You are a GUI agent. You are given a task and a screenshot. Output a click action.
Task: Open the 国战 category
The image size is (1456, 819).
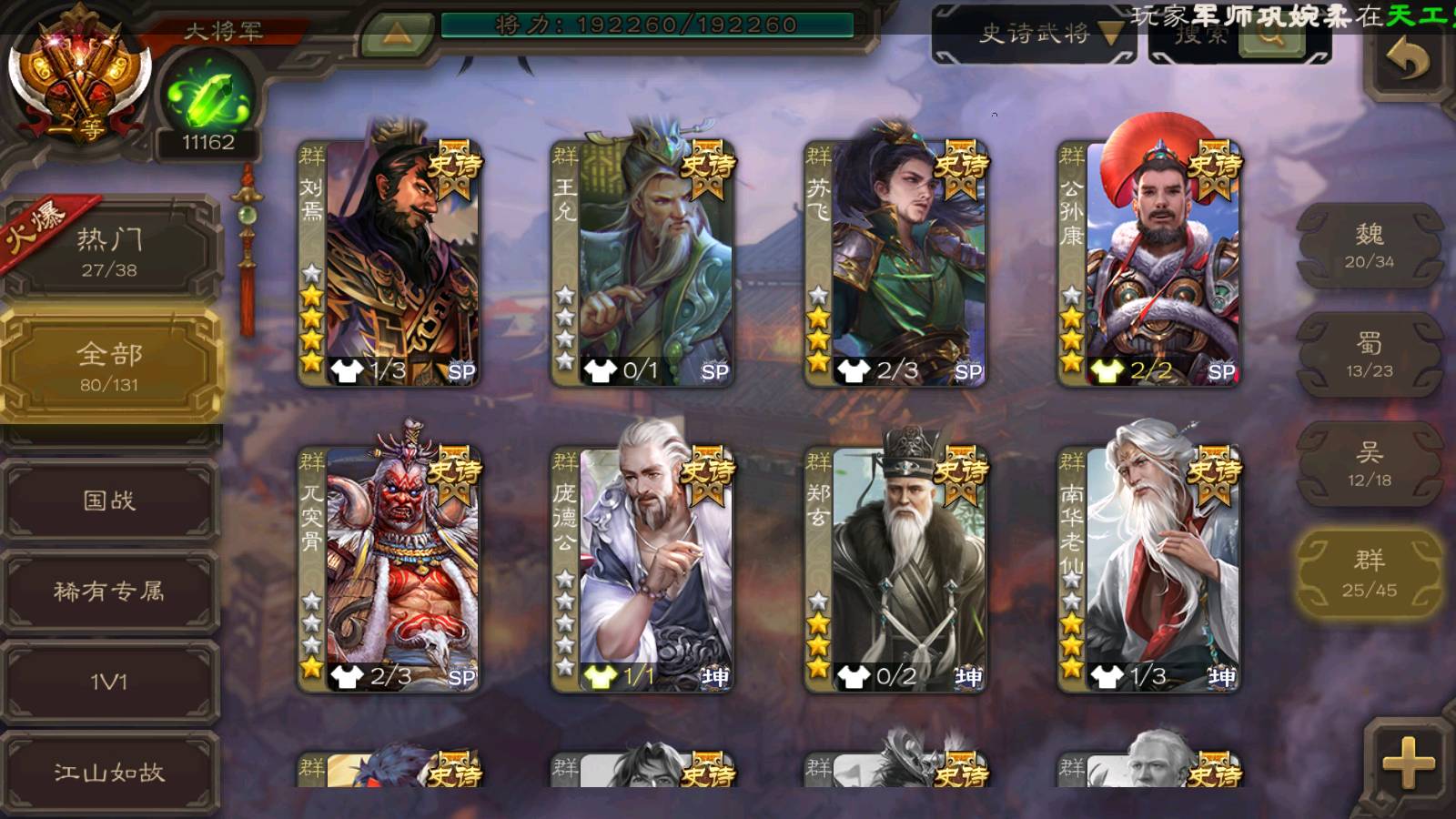109,500
